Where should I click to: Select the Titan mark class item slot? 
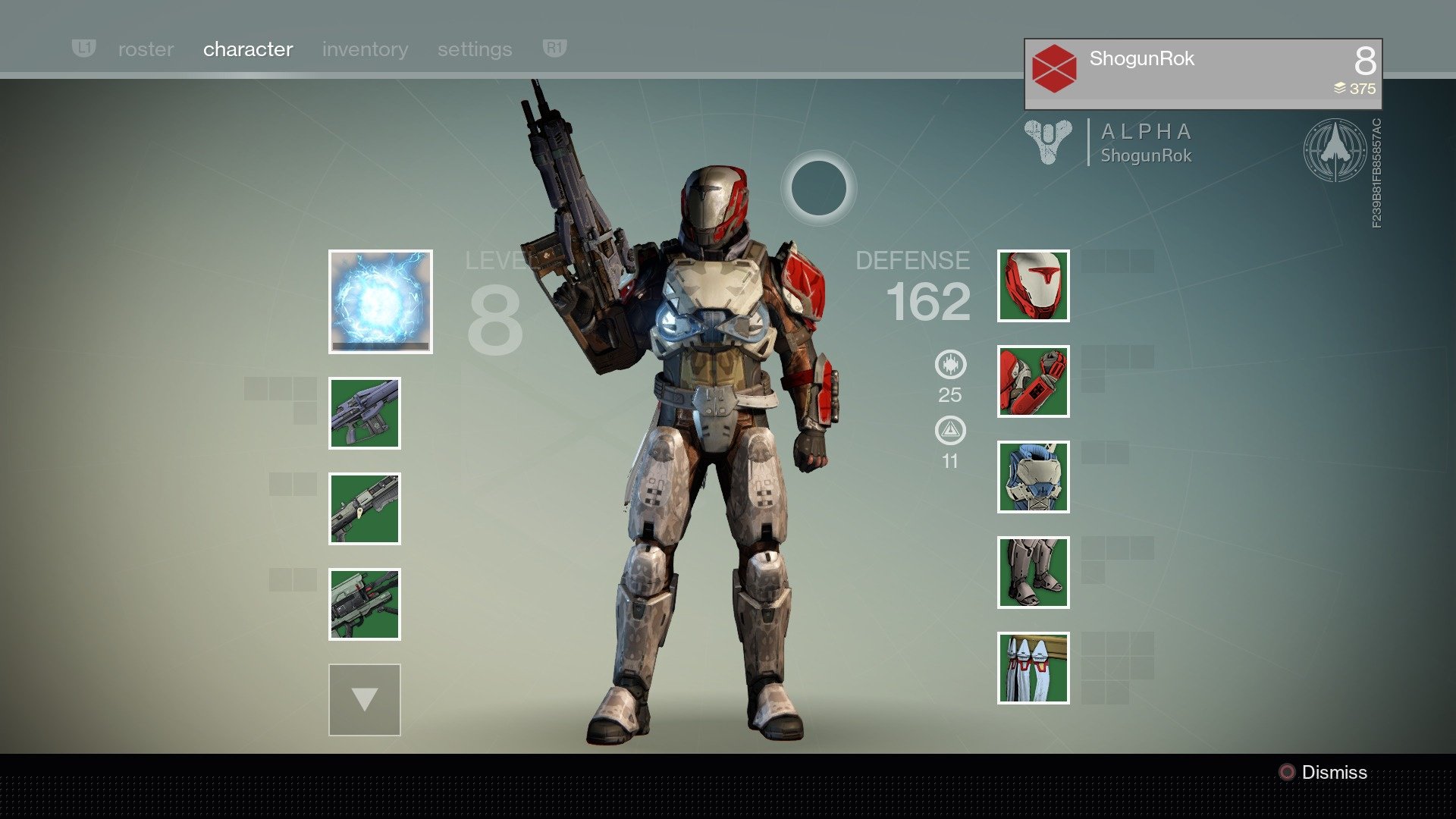click(1033, 668)
